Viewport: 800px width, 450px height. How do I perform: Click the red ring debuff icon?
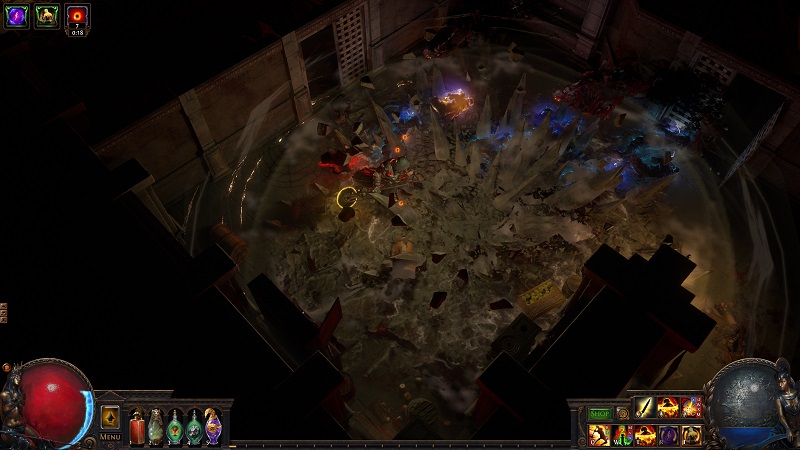[x=77, y=16]
